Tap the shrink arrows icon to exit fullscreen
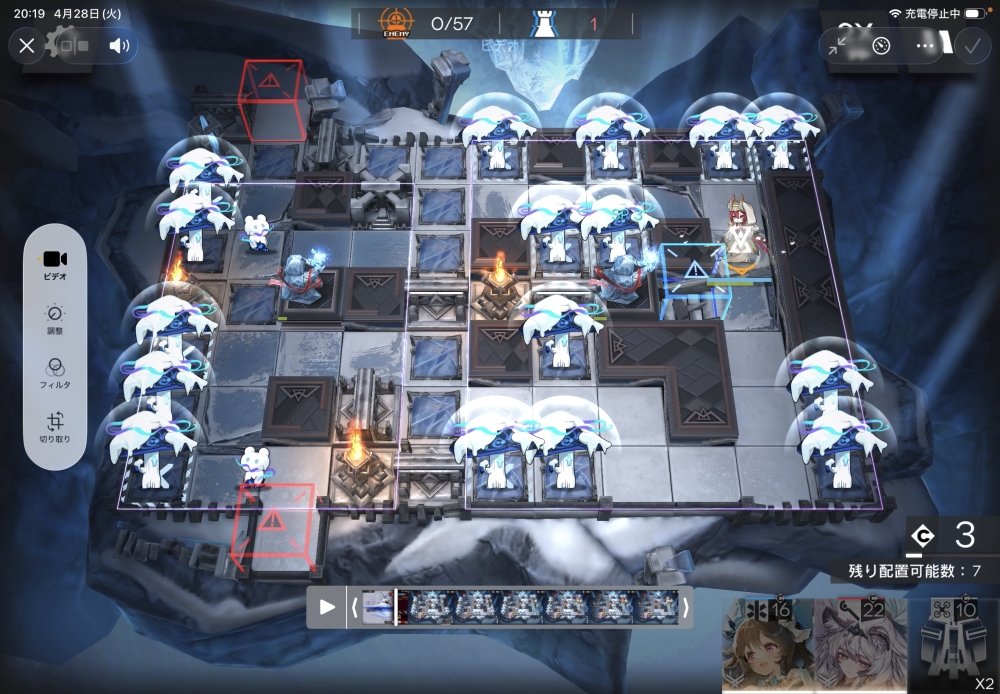1000x694 pixels. [x=841, y=45]
